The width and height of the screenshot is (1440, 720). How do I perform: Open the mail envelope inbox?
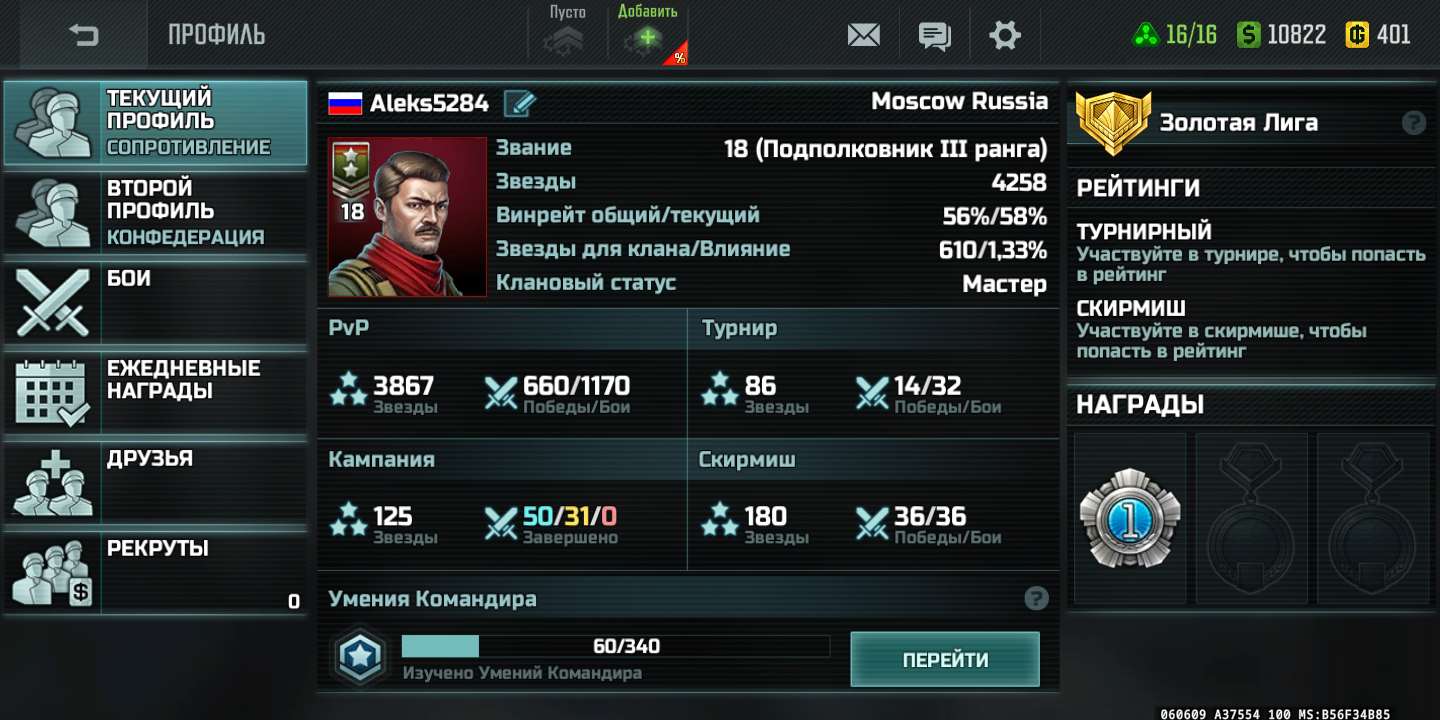click(862, 34)
